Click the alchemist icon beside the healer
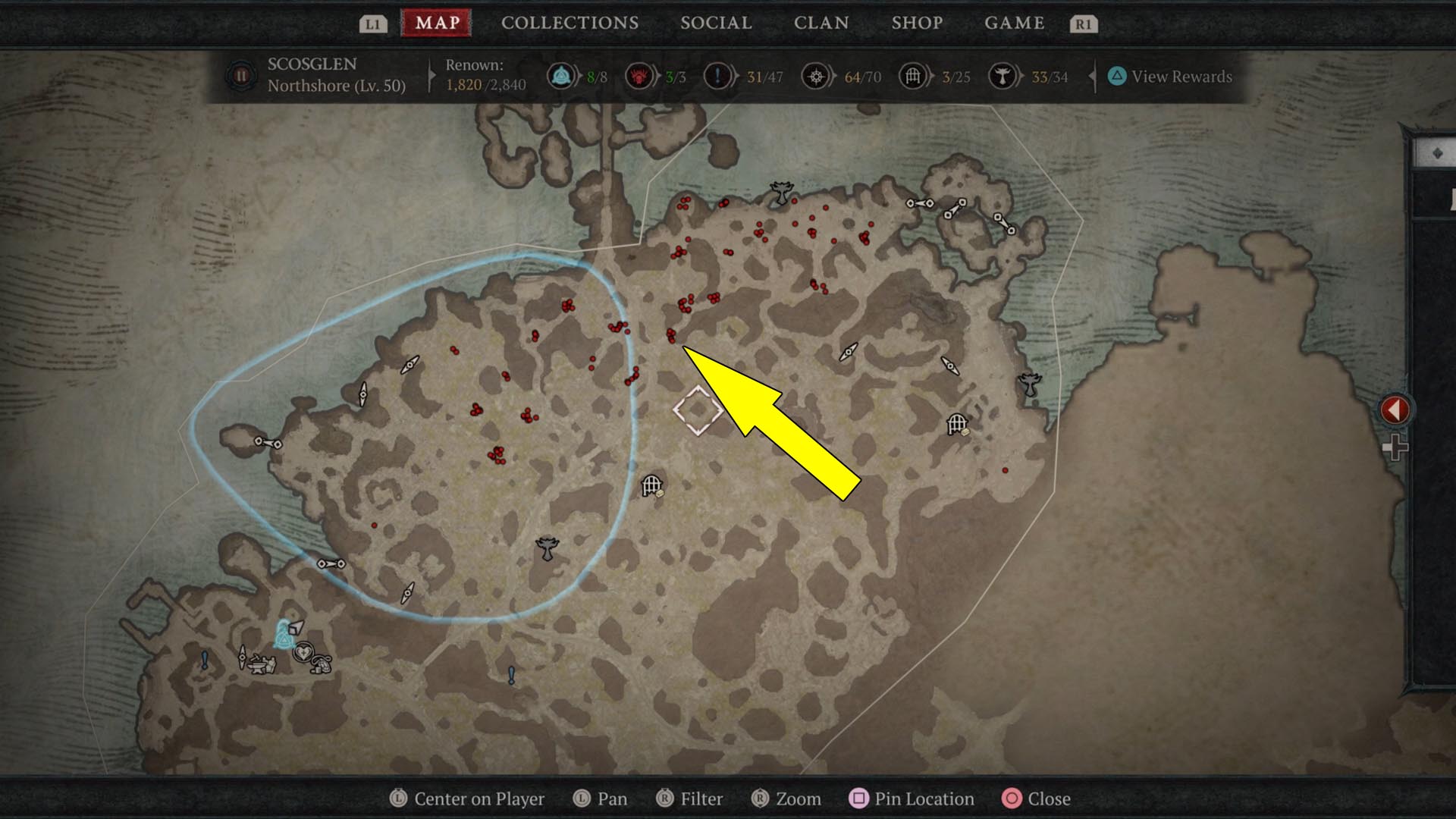This screenshot has width=1456, height=819. [322, 665]
